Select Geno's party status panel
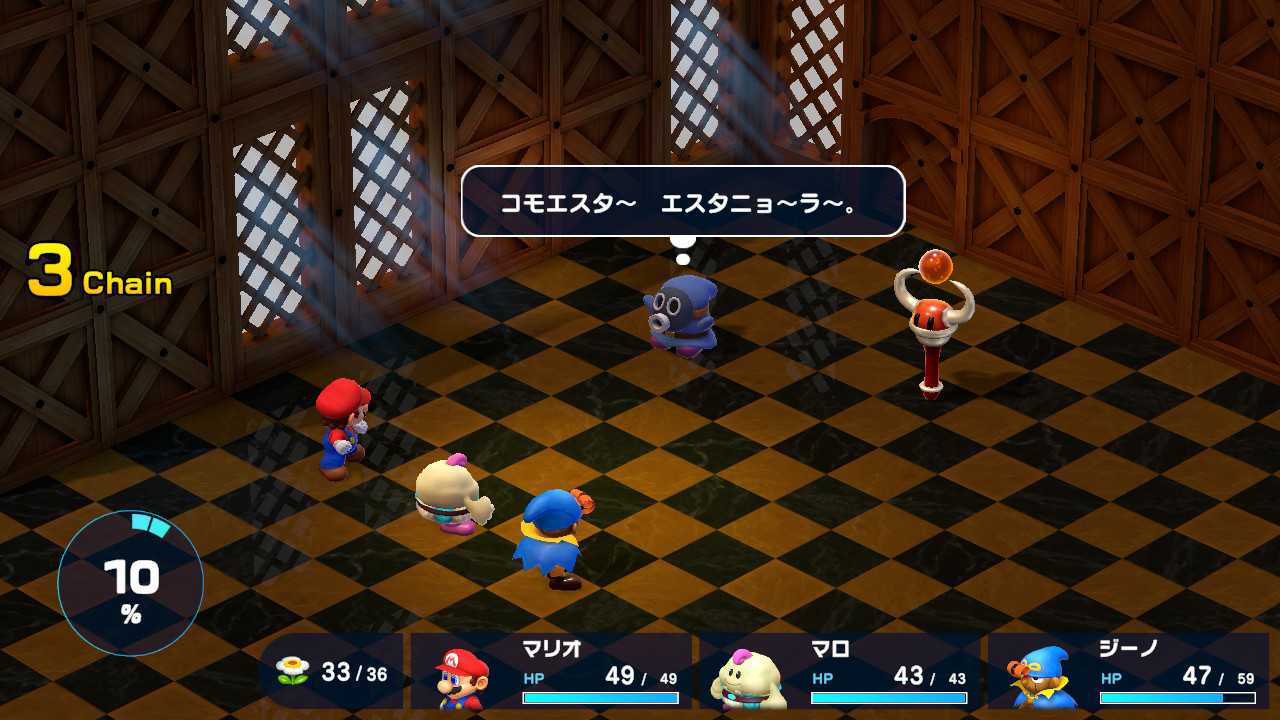 click(1127, 671)
